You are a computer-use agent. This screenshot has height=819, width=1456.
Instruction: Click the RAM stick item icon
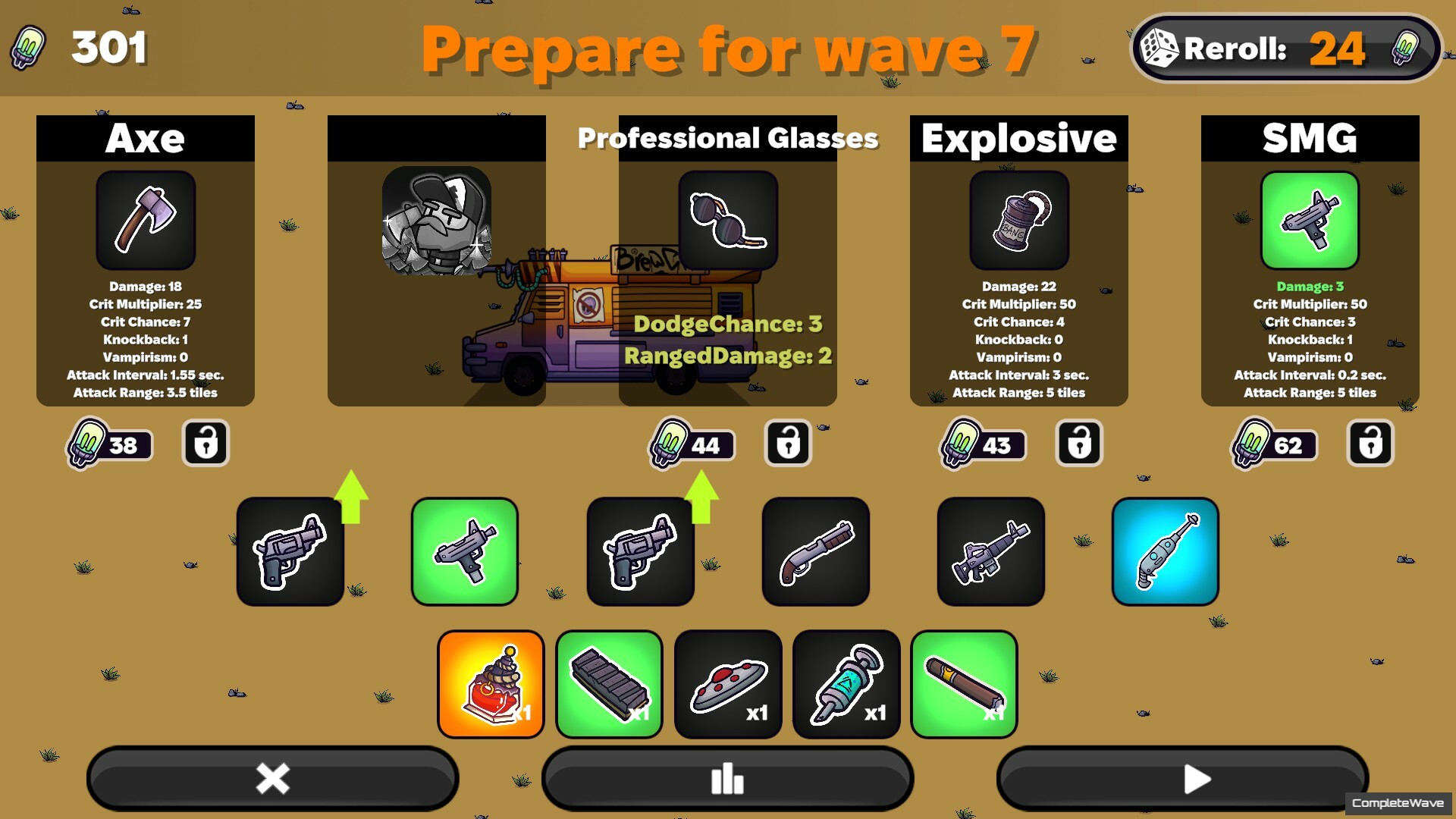[x=609, y=682]
